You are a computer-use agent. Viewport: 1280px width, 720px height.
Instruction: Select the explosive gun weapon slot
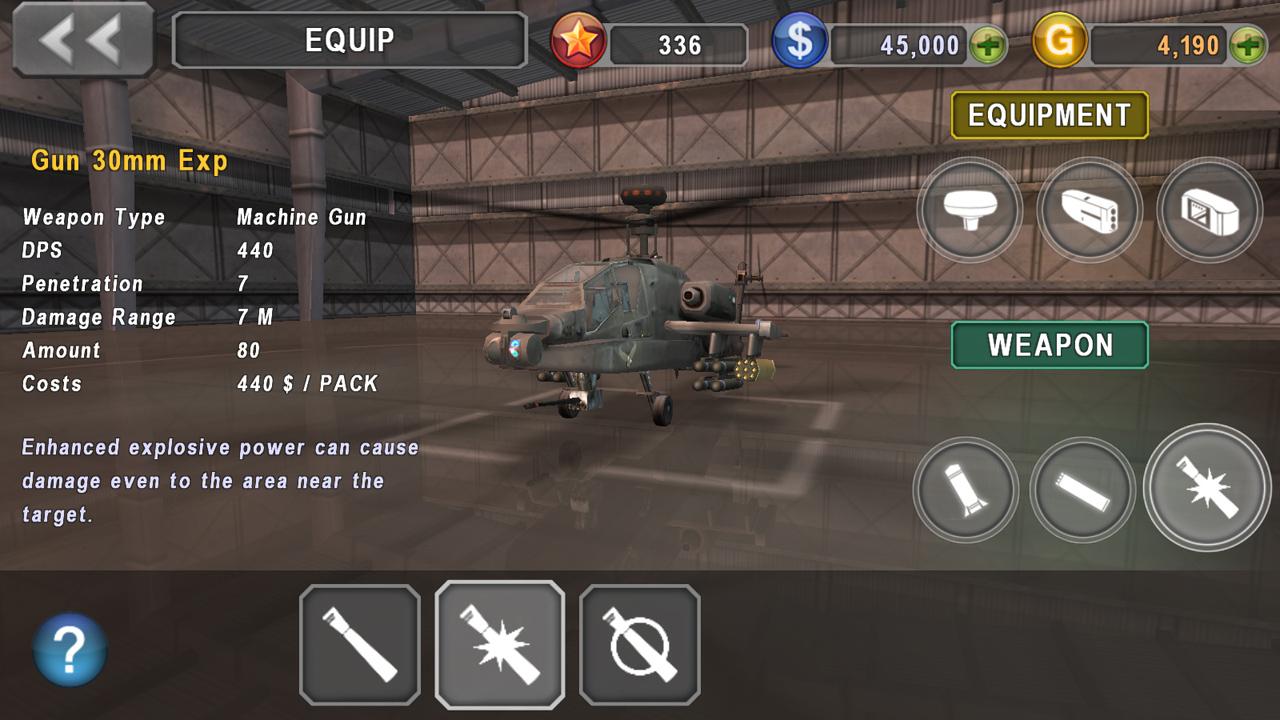pos(1206,487)
